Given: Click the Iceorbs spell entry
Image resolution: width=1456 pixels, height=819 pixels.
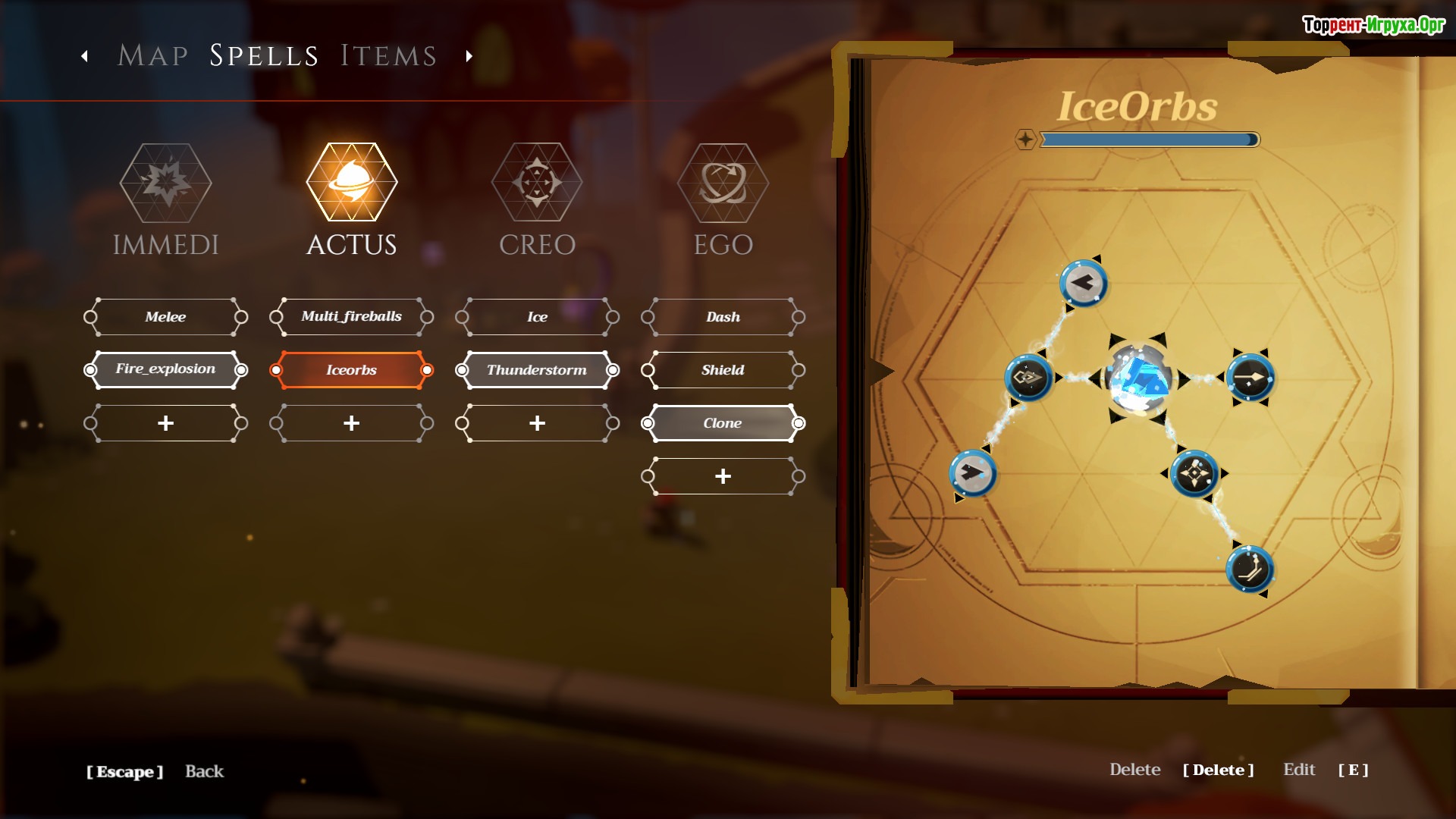Looking at the screenshot, I should 351,370.
